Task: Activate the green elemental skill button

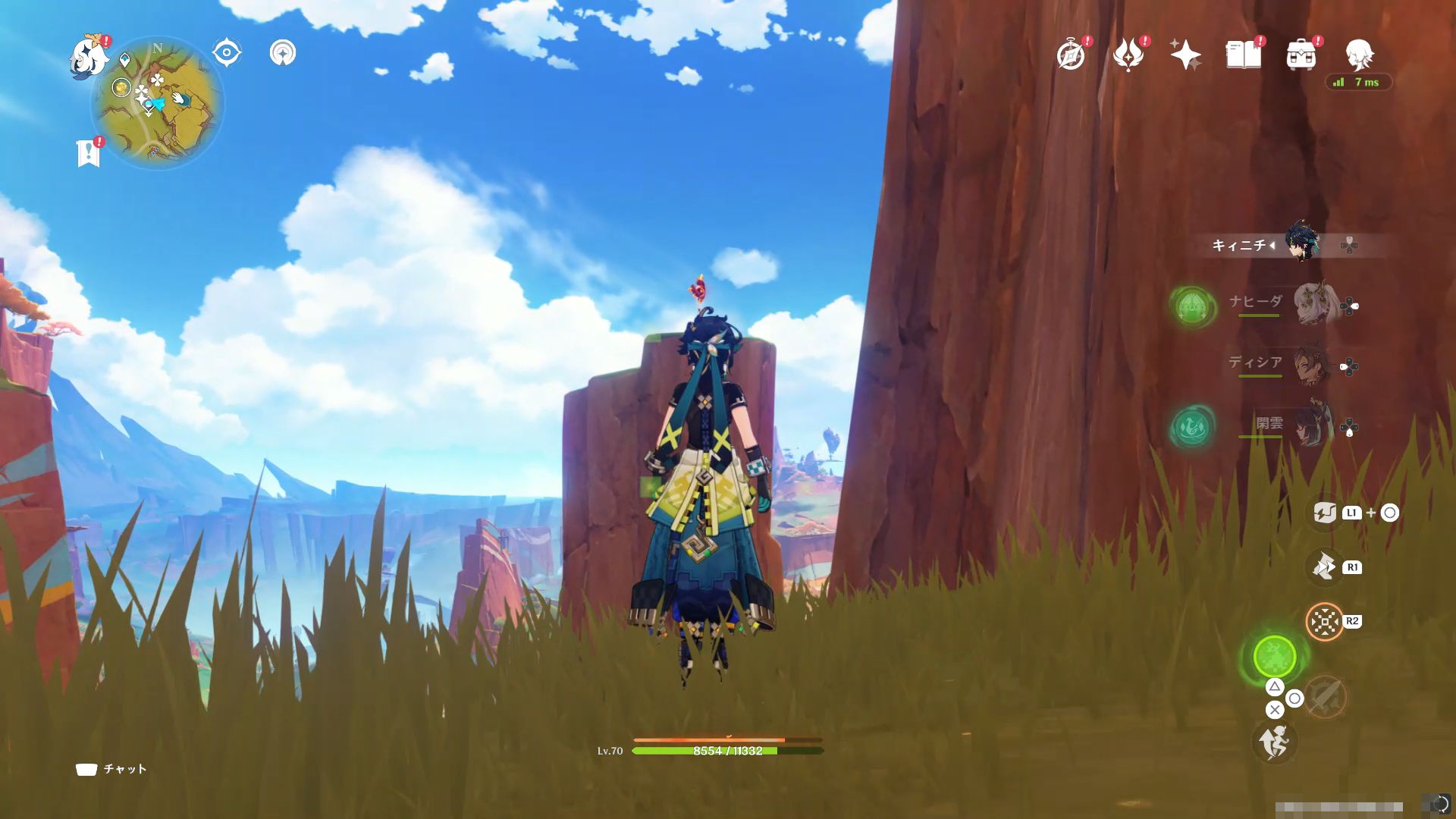Action: (x=1275, y=656)
